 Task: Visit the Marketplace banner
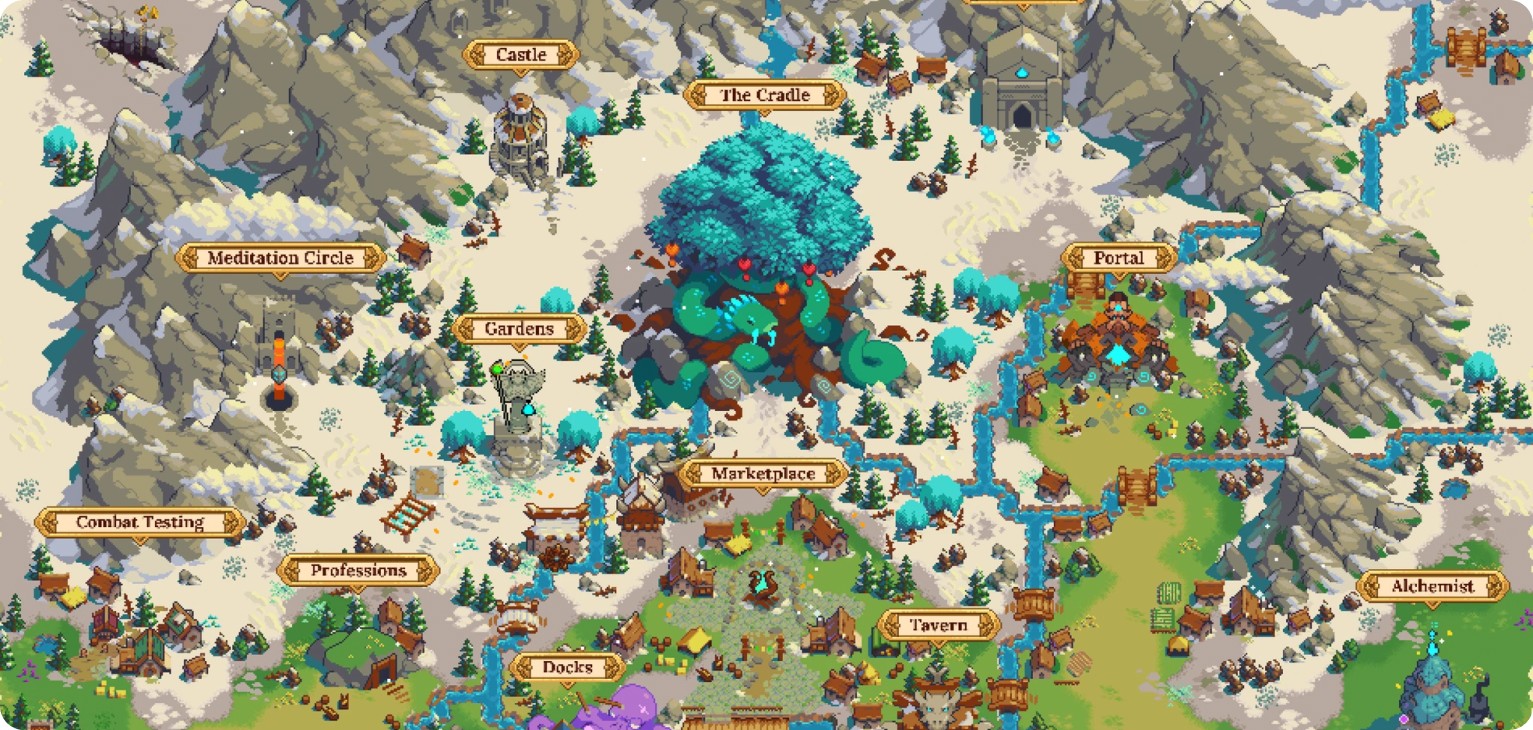(763, 474)
